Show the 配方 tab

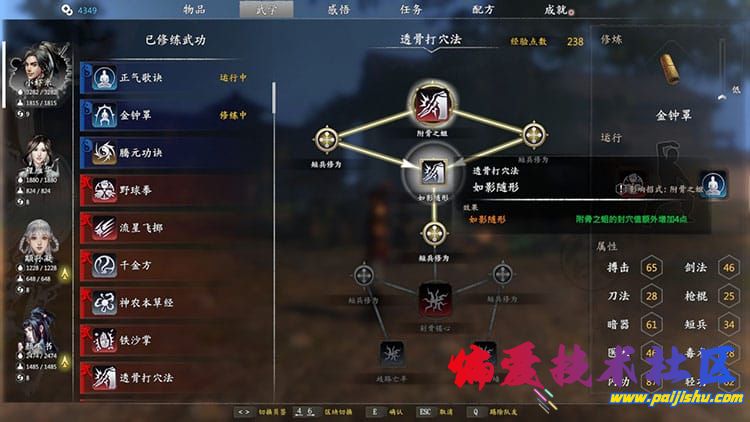[x=483, y=9]
